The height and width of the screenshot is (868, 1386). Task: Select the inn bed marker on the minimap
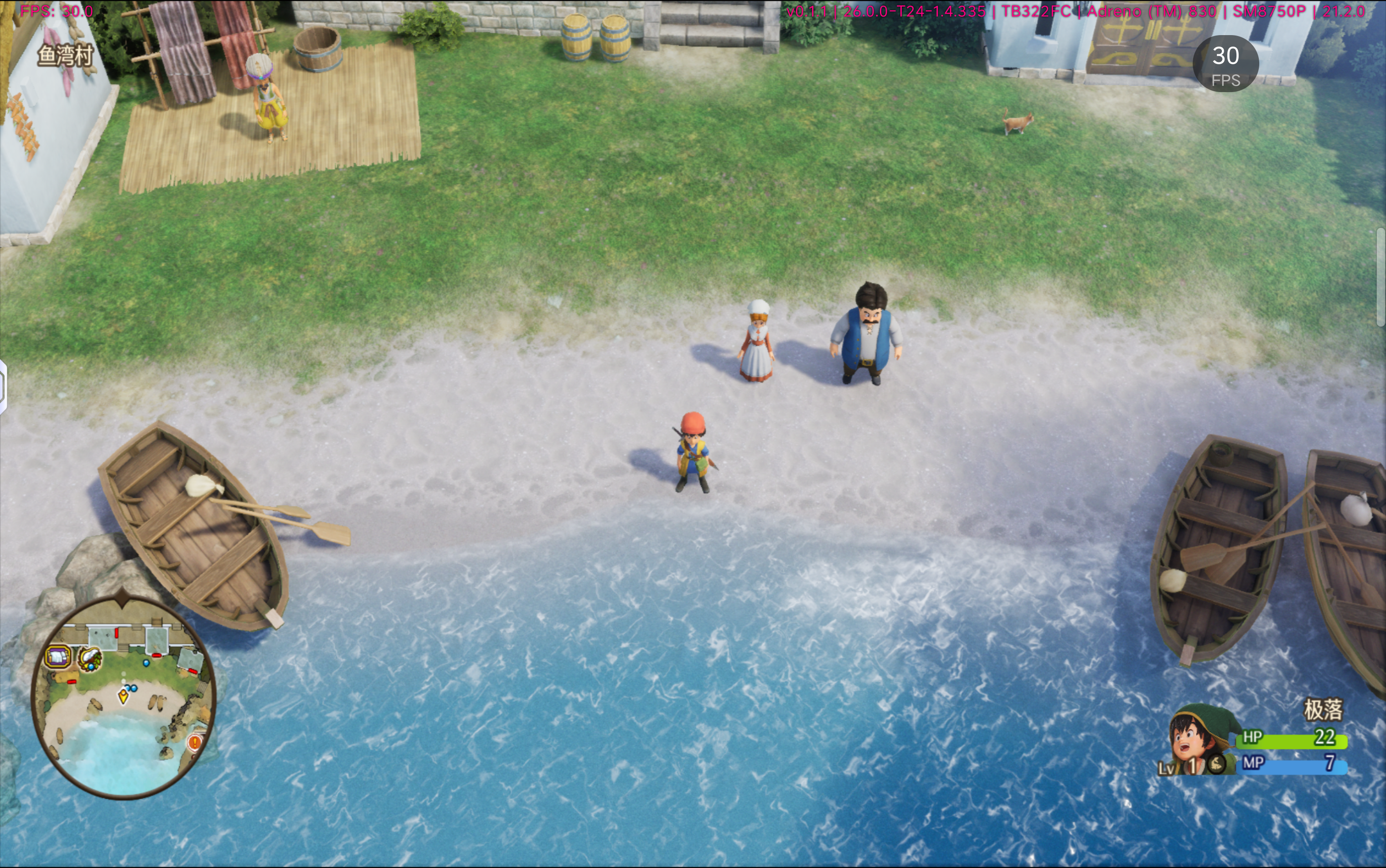[58, 656]
